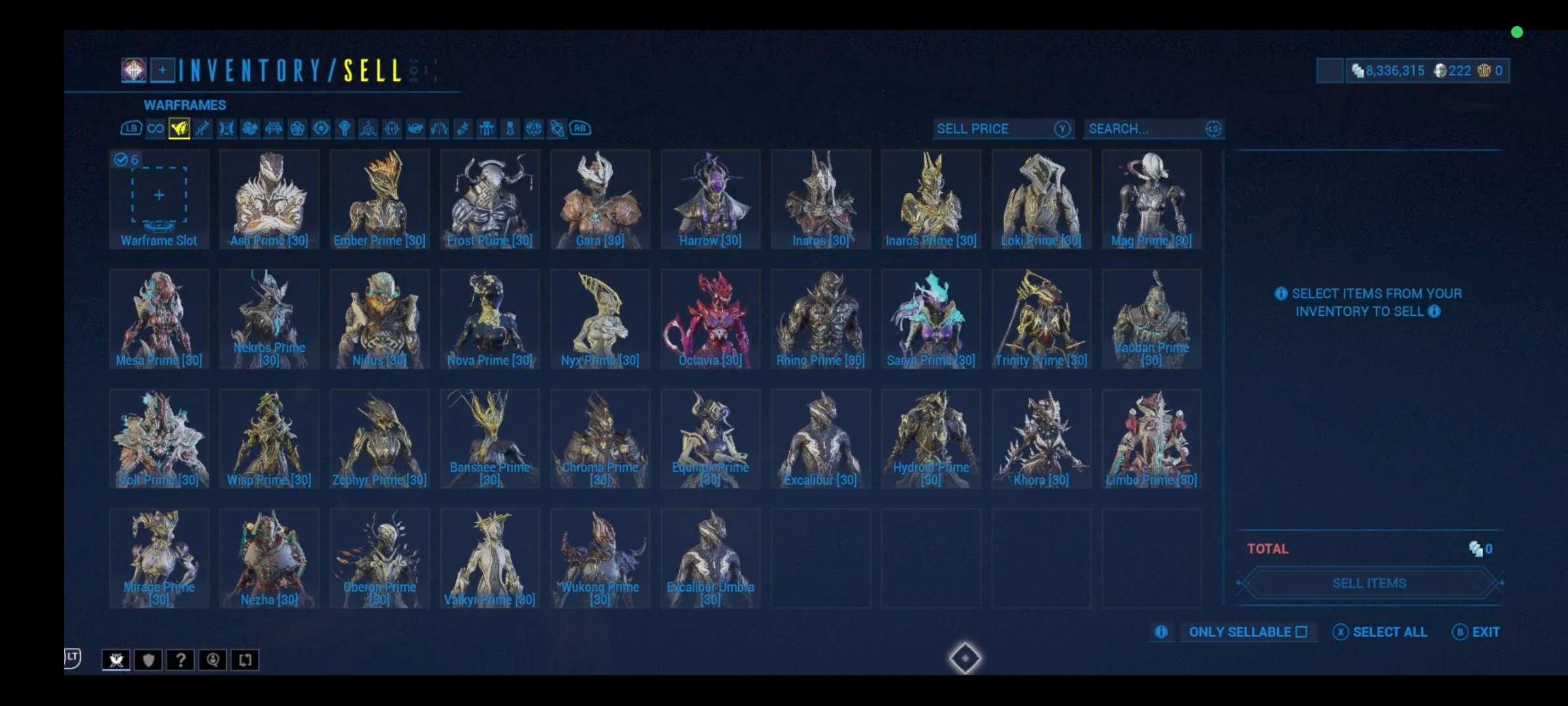Enable the Only Sellable filter checkbox
This screenshot has width=1568, height=706.
pos(1302,632)
